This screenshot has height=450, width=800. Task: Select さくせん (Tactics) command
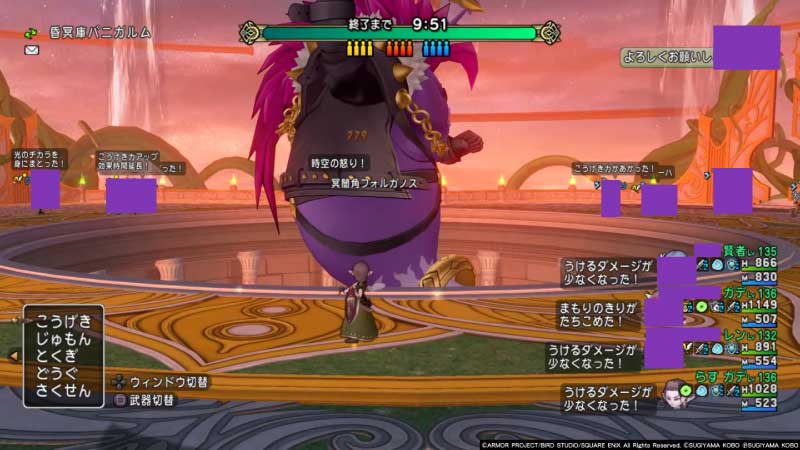click(x=63, y=393)
